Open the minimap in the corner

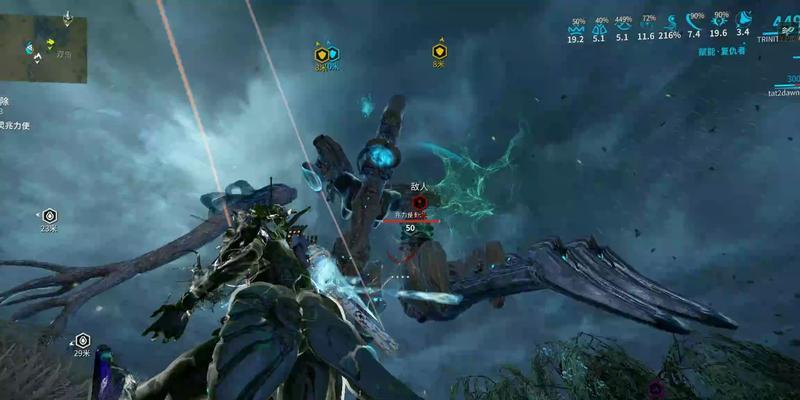click(43, 43)
